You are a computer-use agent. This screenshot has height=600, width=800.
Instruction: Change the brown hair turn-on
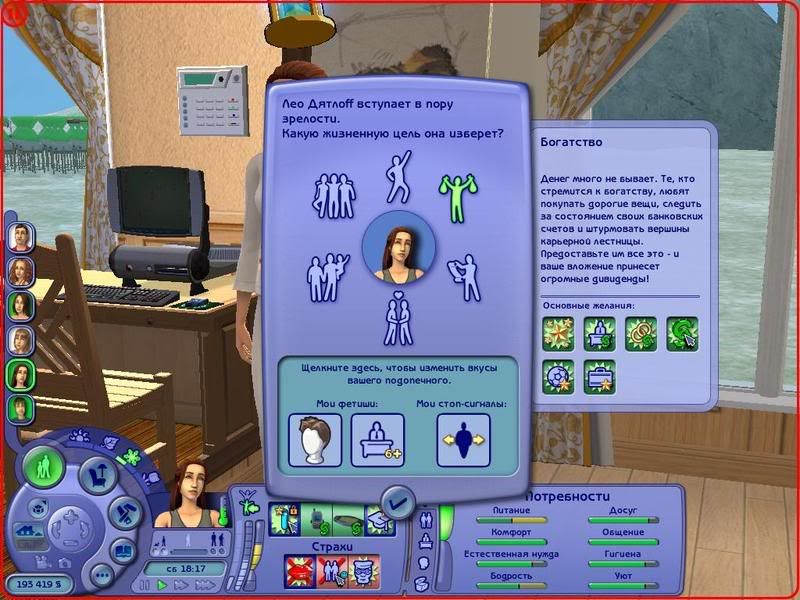coord(315,439)
